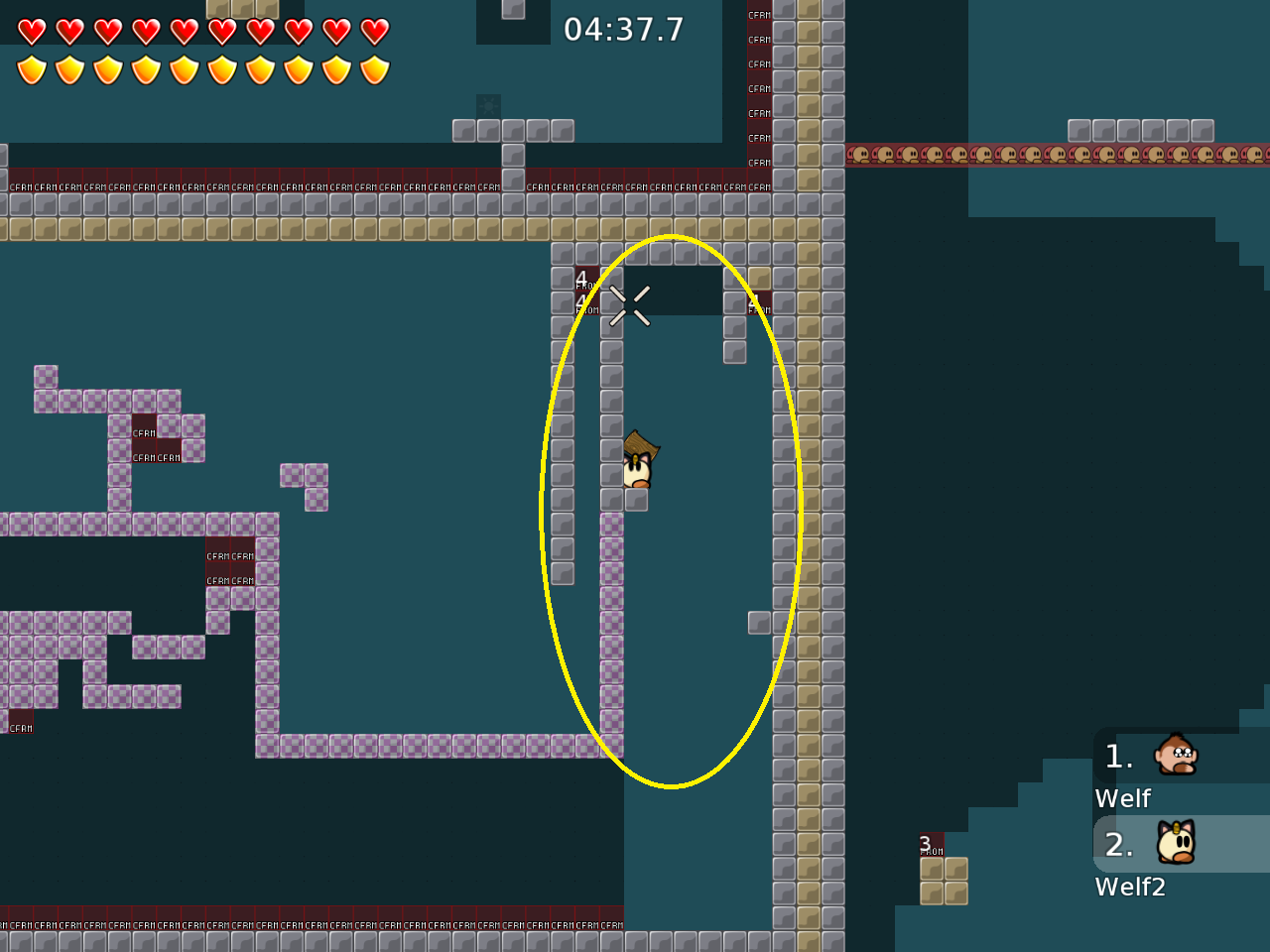The height and width of the screenshot is (952, 1270).
Task: Select the final shield in the shield row
Action: (374, 67)
